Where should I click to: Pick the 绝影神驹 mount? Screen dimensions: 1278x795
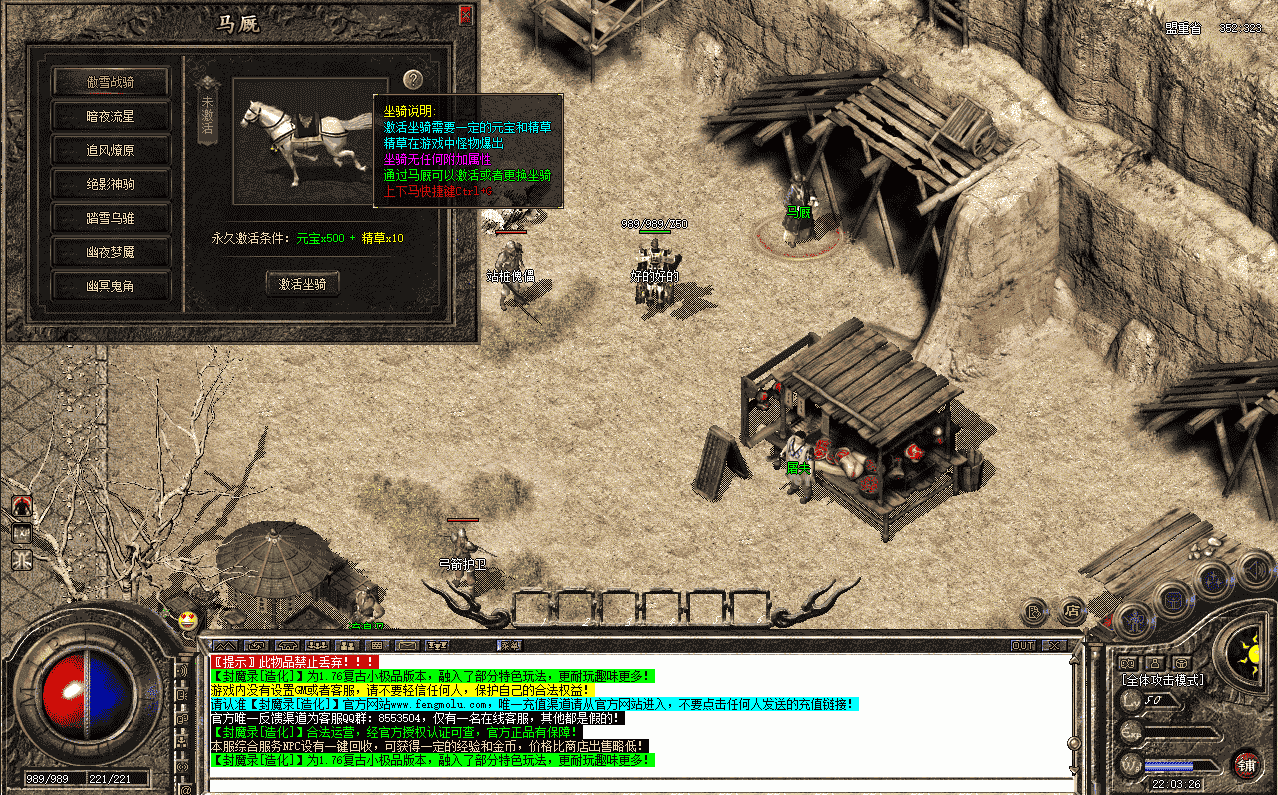point(110,184)
